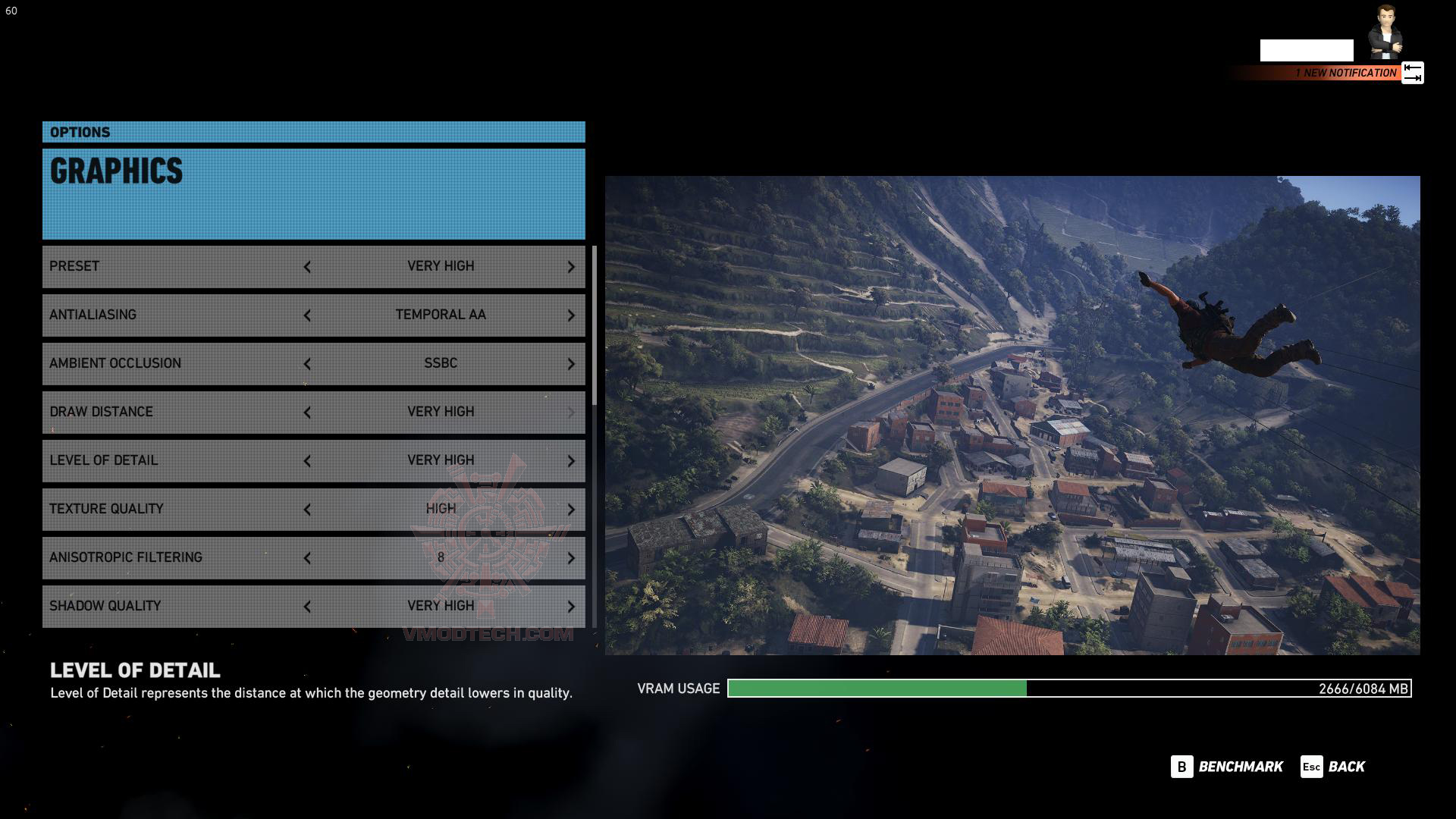Cycle Antialiasing forward with right arrow
Screen dimensions: 1456x819
point(571,315)
